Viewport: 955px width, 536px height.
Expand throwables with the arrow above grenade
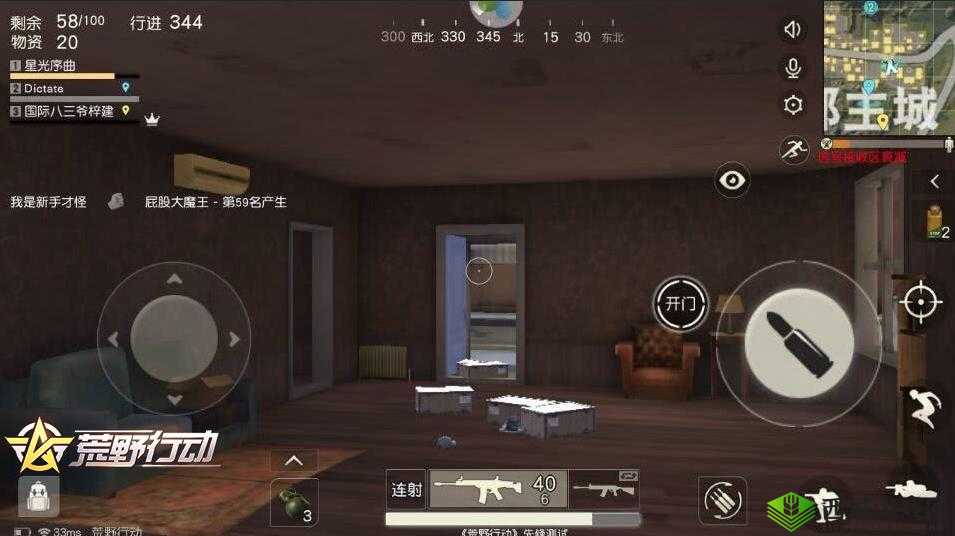294,461
